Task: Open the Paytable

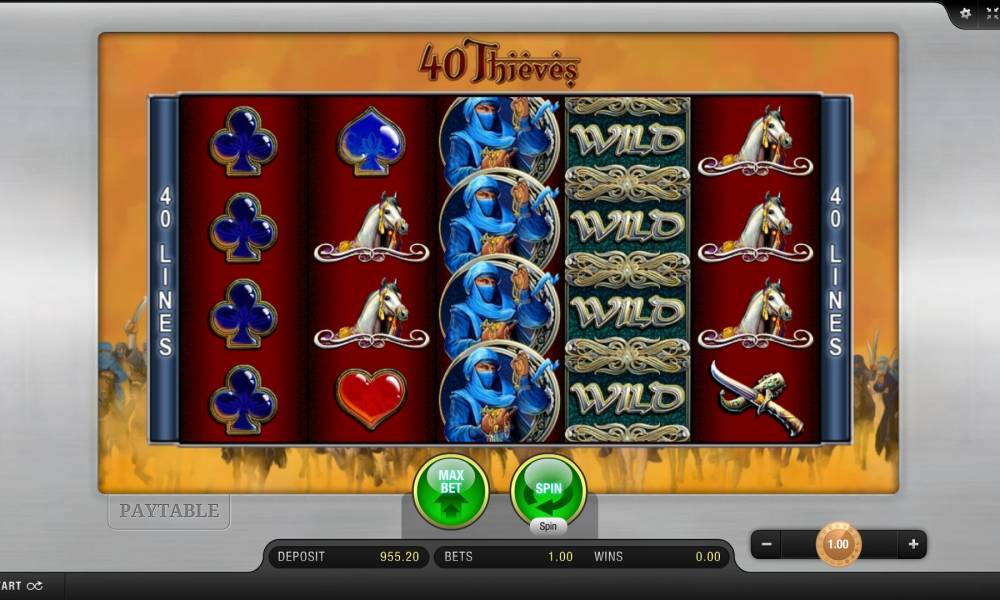Action: 169,511
